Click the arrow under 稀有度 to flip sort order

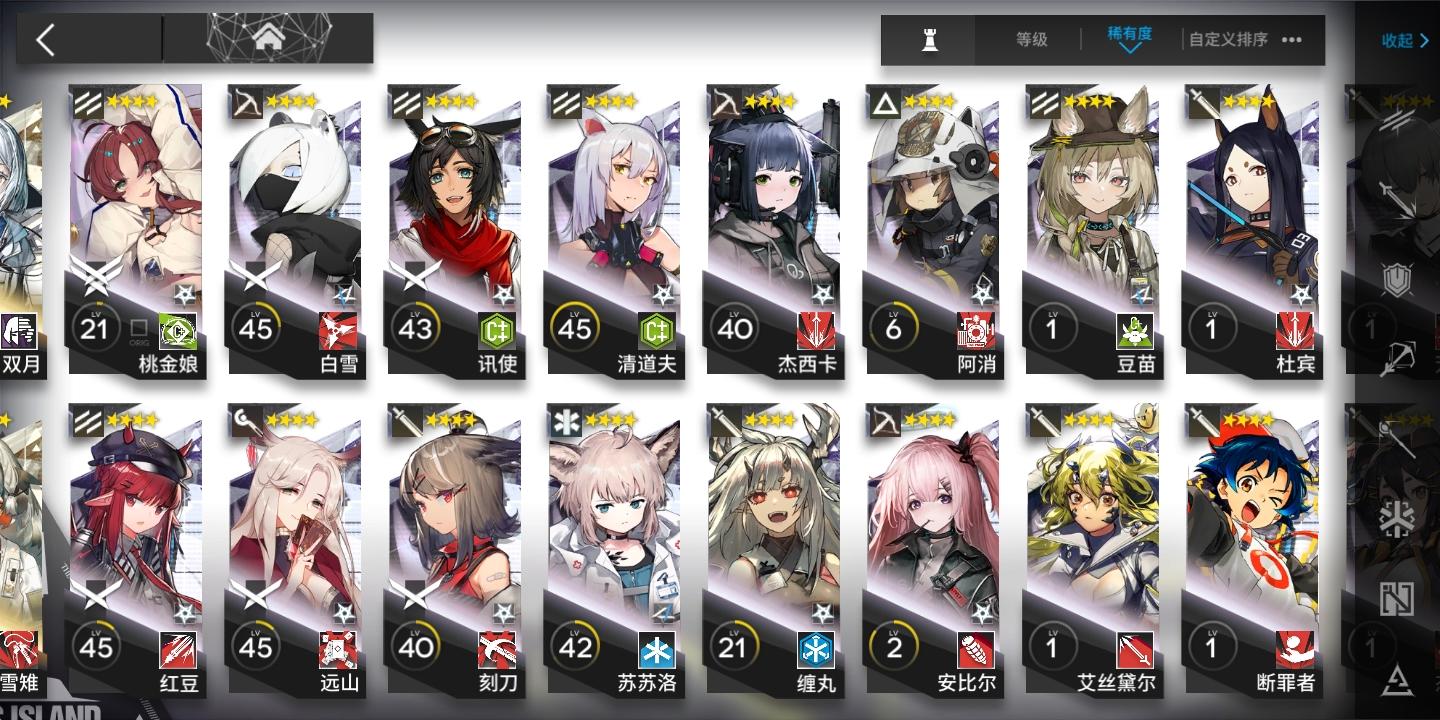[1131, 51]
